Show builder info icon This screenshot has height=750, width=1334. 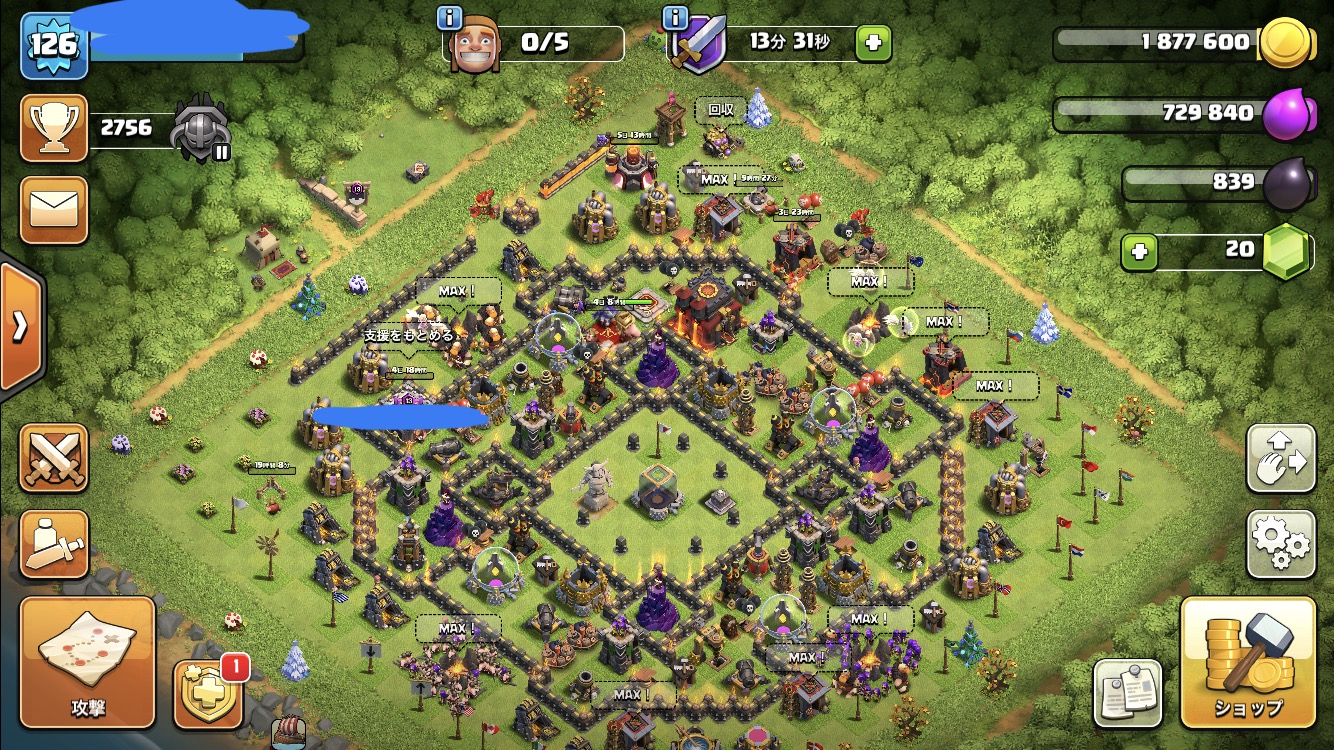(x=450, y=17)
